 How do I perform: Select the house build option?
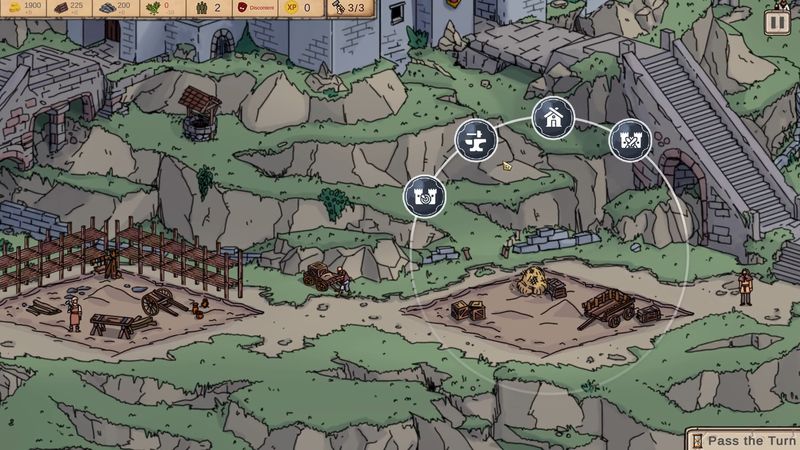click(552, 119)
